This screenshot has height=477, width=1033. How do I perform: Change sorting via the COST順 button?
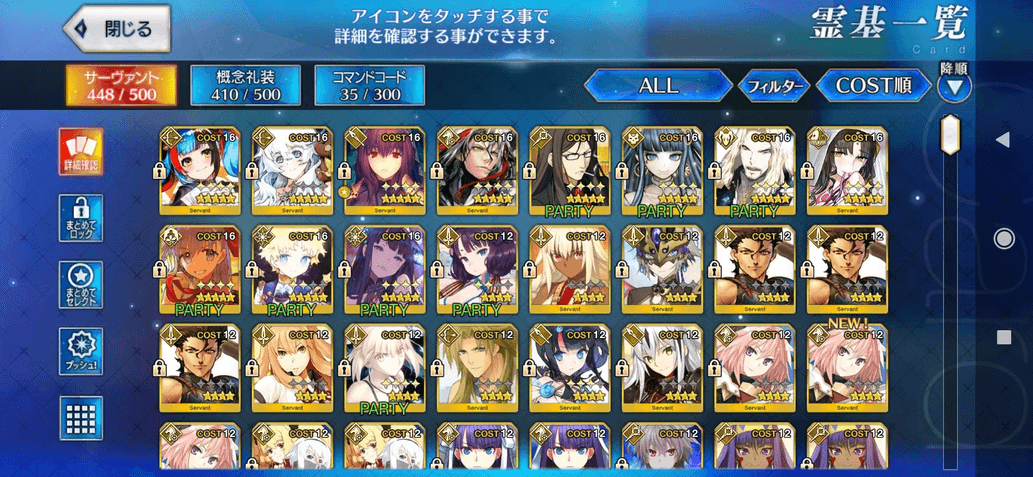point(874,86)
